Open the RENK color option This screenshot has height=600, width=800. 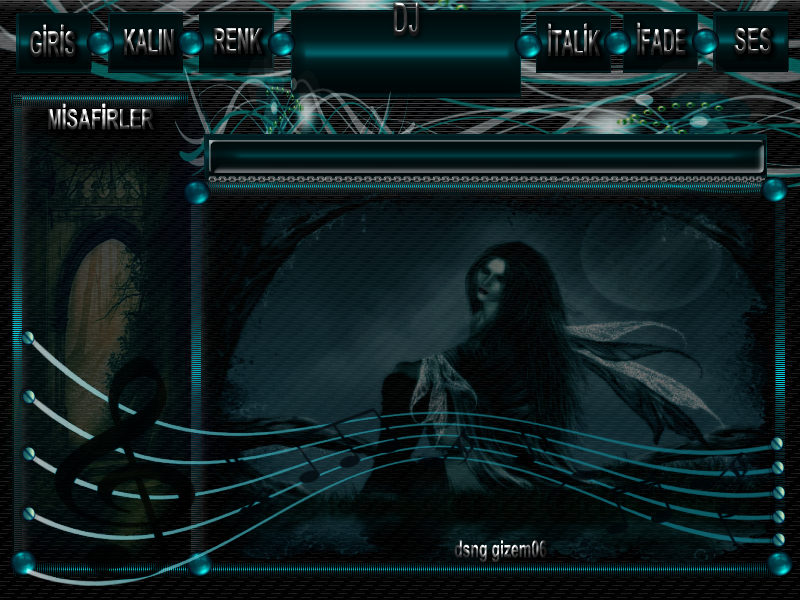(x=236, y=42)
